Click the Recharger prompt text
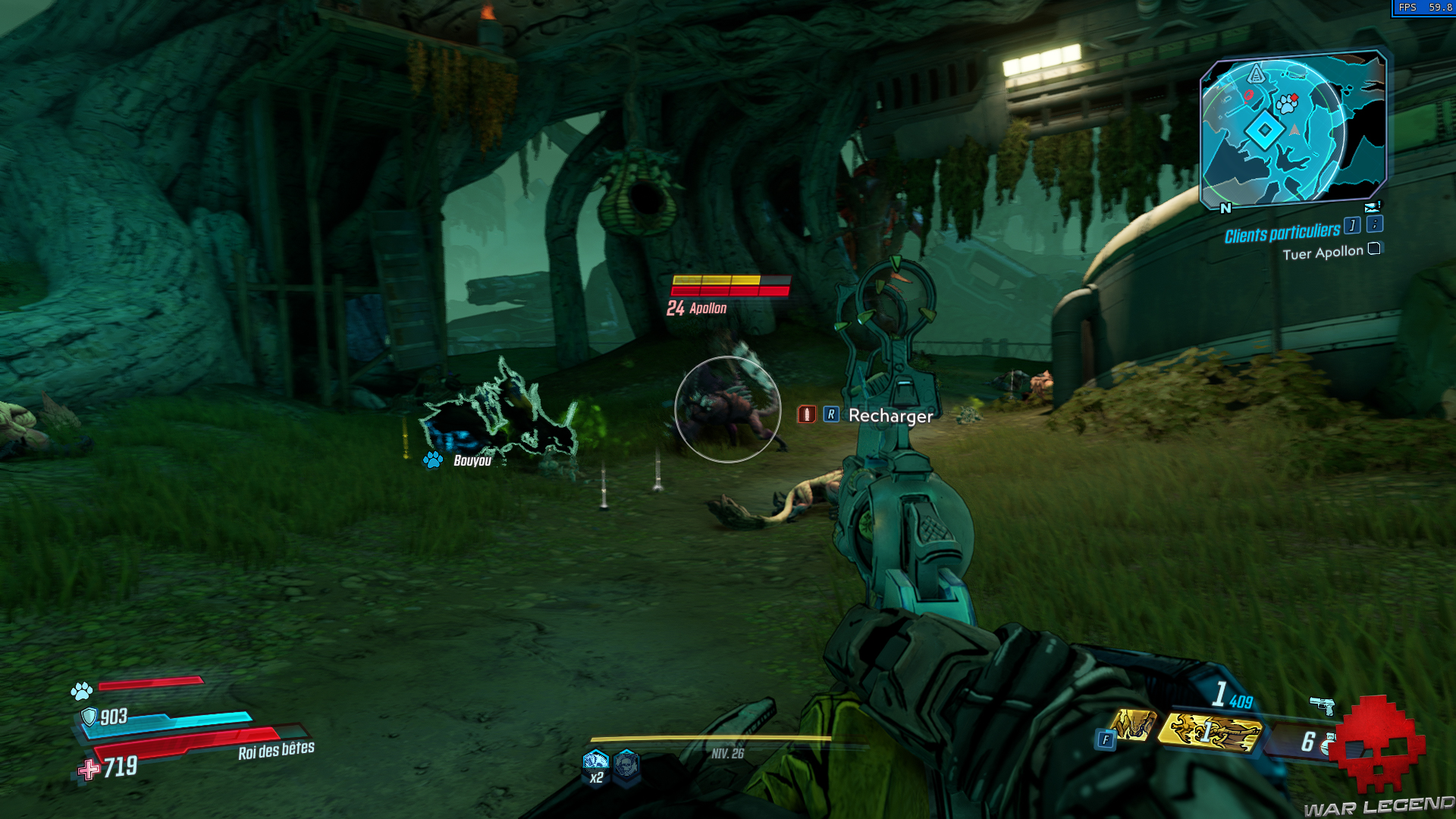 [x=889, y=416]
